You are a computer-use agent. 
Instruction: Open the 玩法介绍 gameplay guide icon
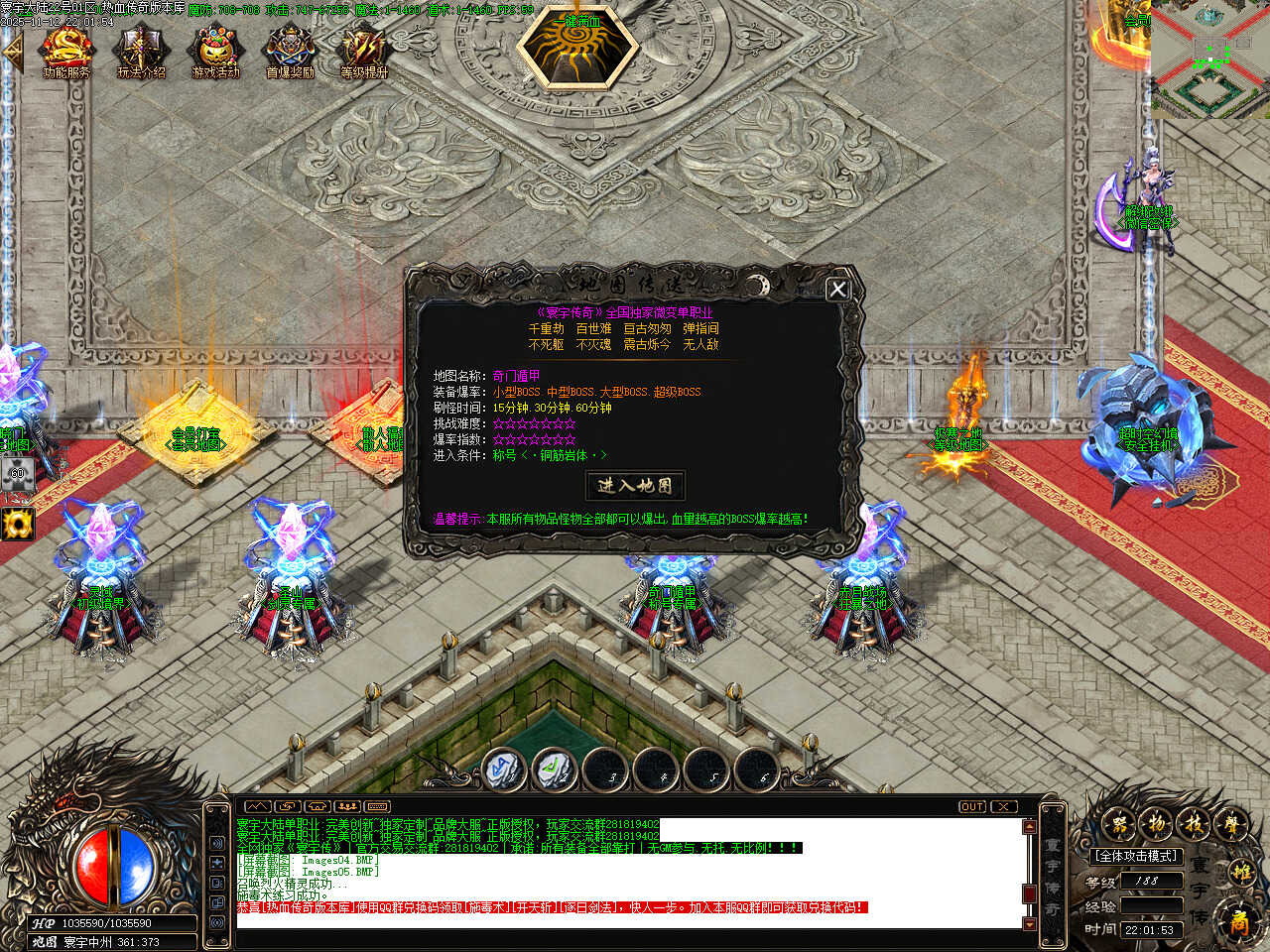pyautogui.click(x=141, y=51)
